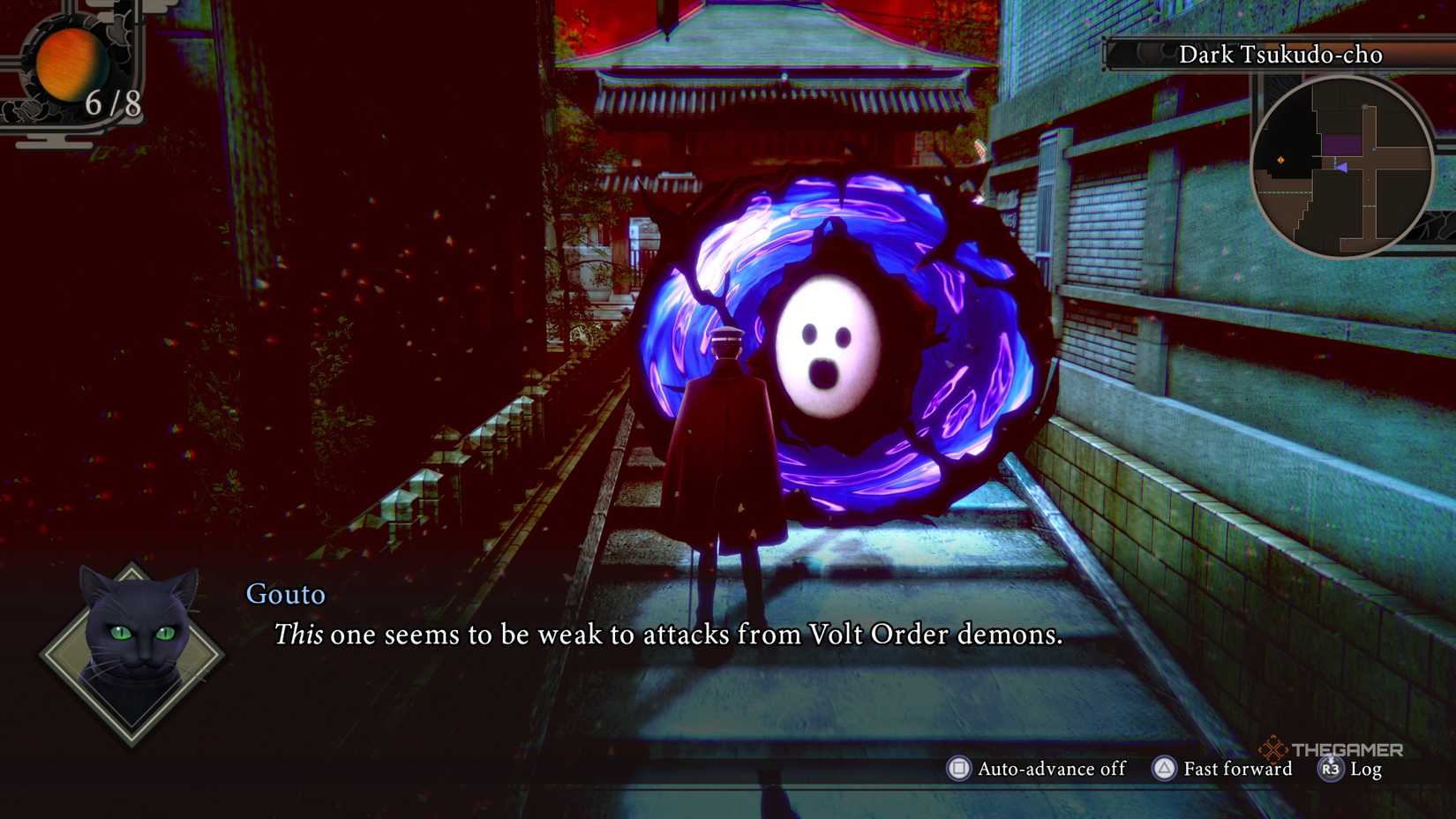Viewport: 1456px width, 819px height.
Task: Click the R3 button prompt icon
Action: coord(1329,770)
